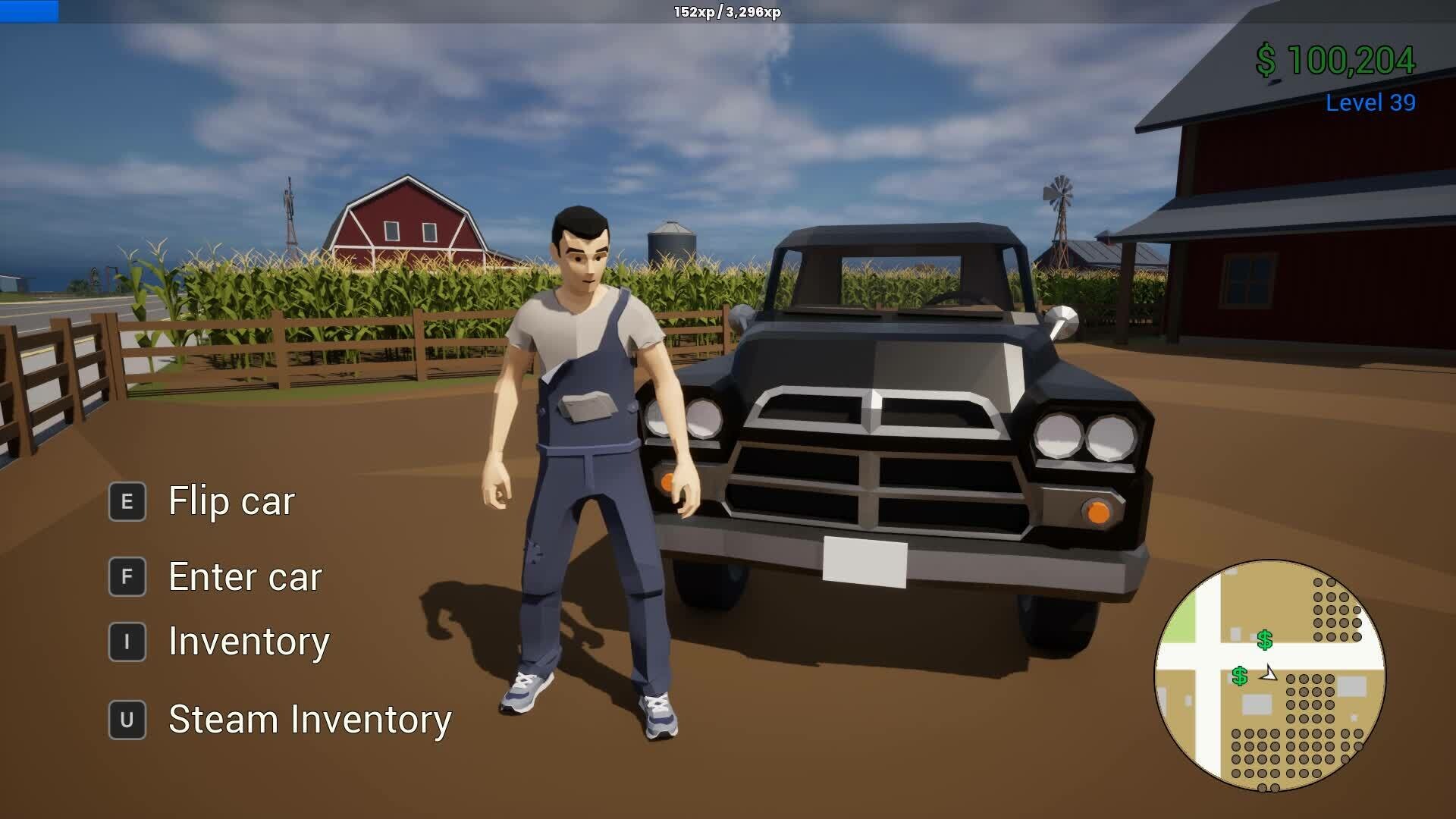Click the Flip car label
This screenshot has width=1456, height=819.
(230, 500)
